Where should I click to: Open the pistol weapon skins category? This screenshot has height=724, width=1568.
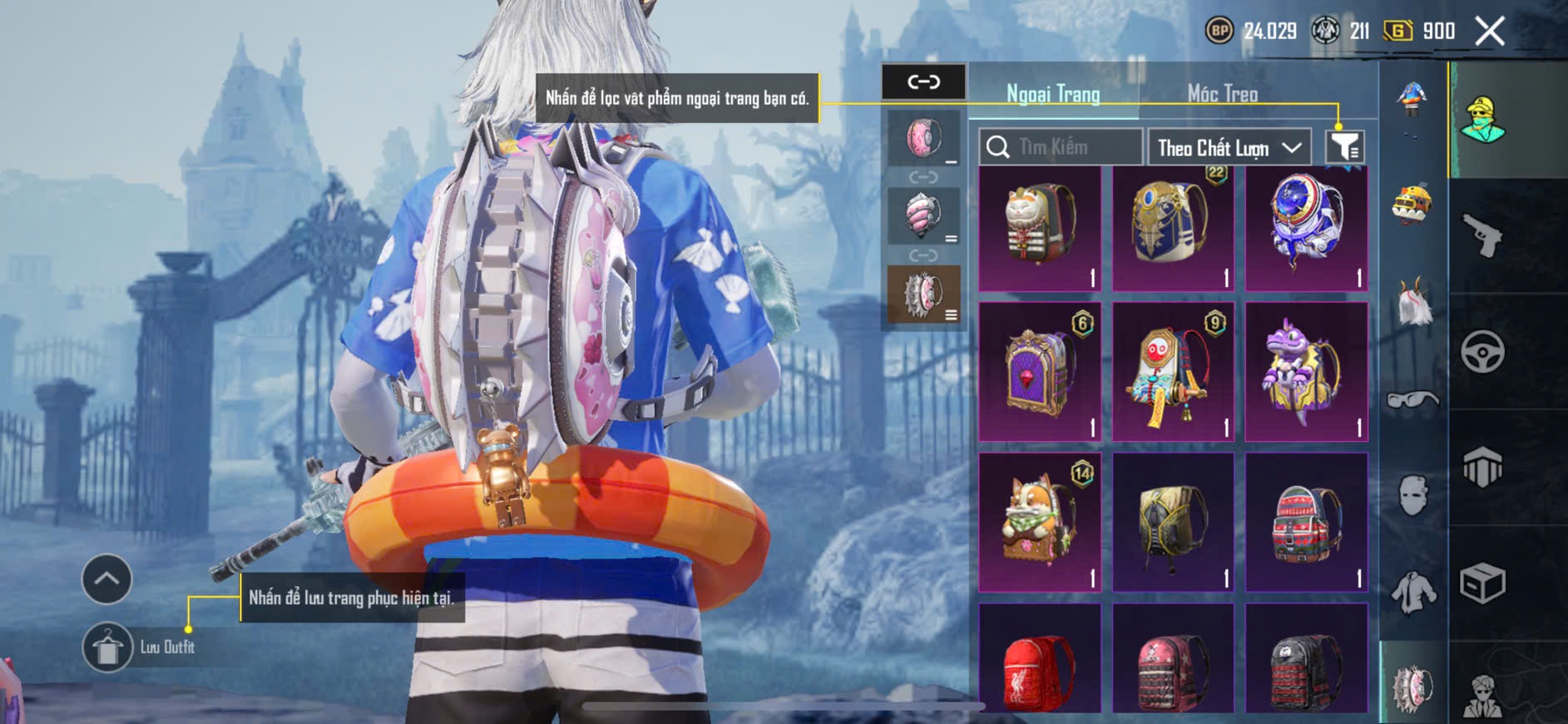click(x=1483, y=236)
